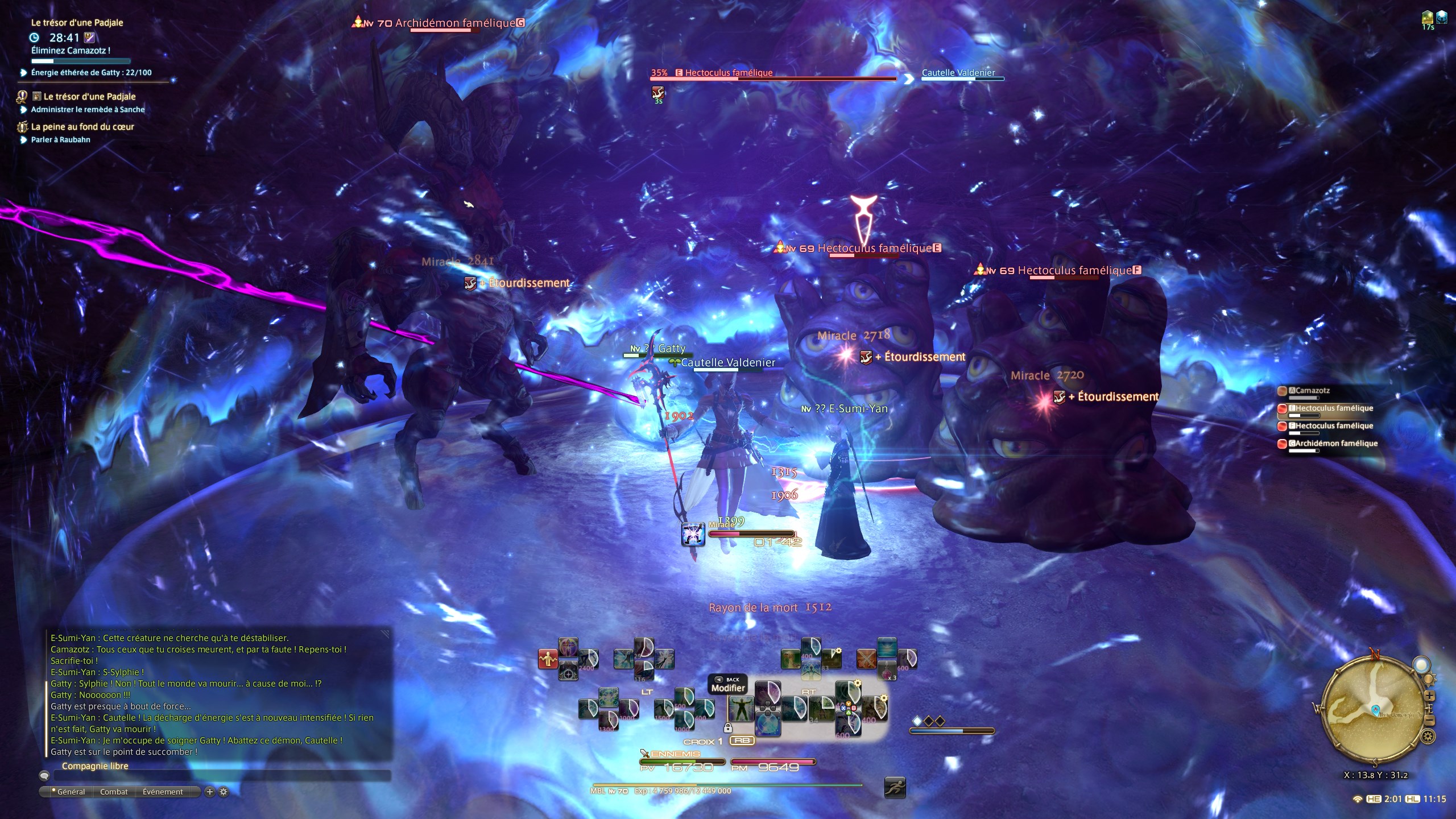Image resolution: width=1456 pixels, height=819 pixels.
Task: Add a new chat tab with the plus button
Action: pyautogui.click(x=209, y=792)
